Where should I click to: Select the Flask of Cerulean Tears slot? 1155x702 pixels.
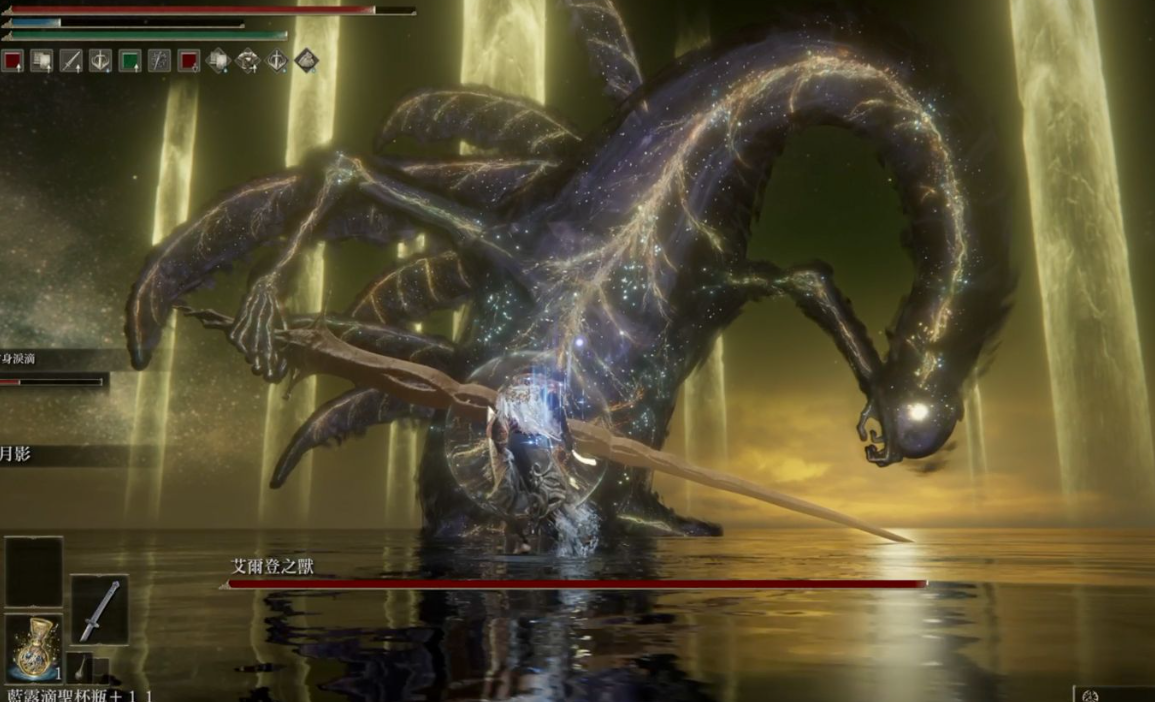click(34, 647)
